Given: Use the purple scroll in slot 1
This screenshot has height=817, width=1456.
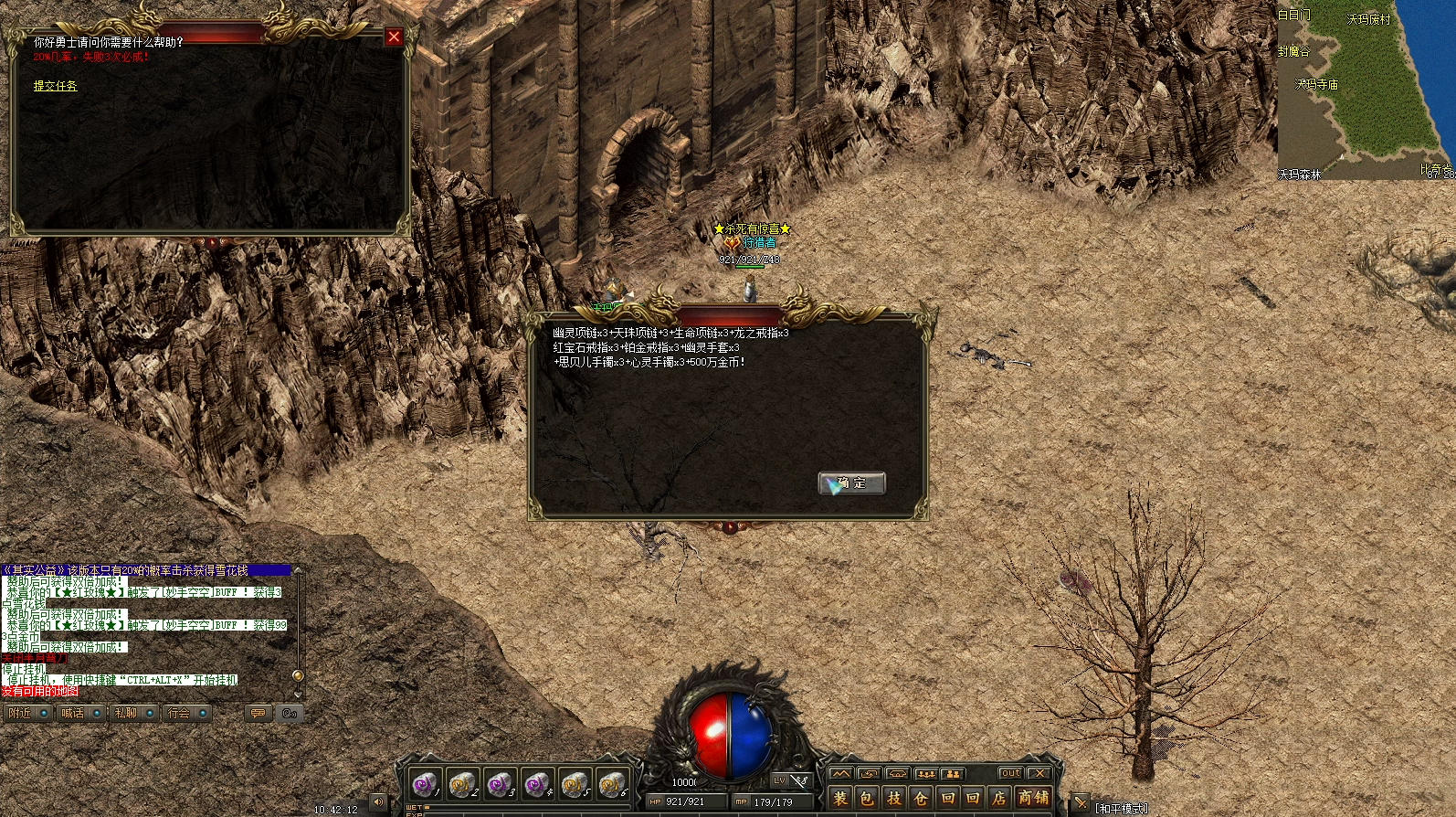Looking at the screenshot, I should (424, 784).
